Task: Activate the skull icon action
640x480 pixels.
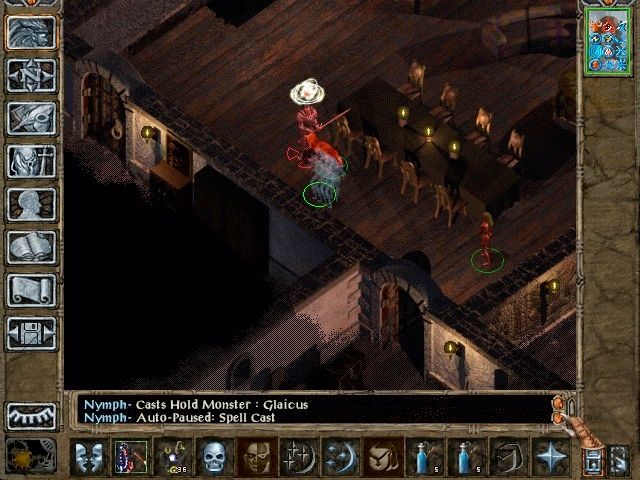Action: (x=214, y=457)
